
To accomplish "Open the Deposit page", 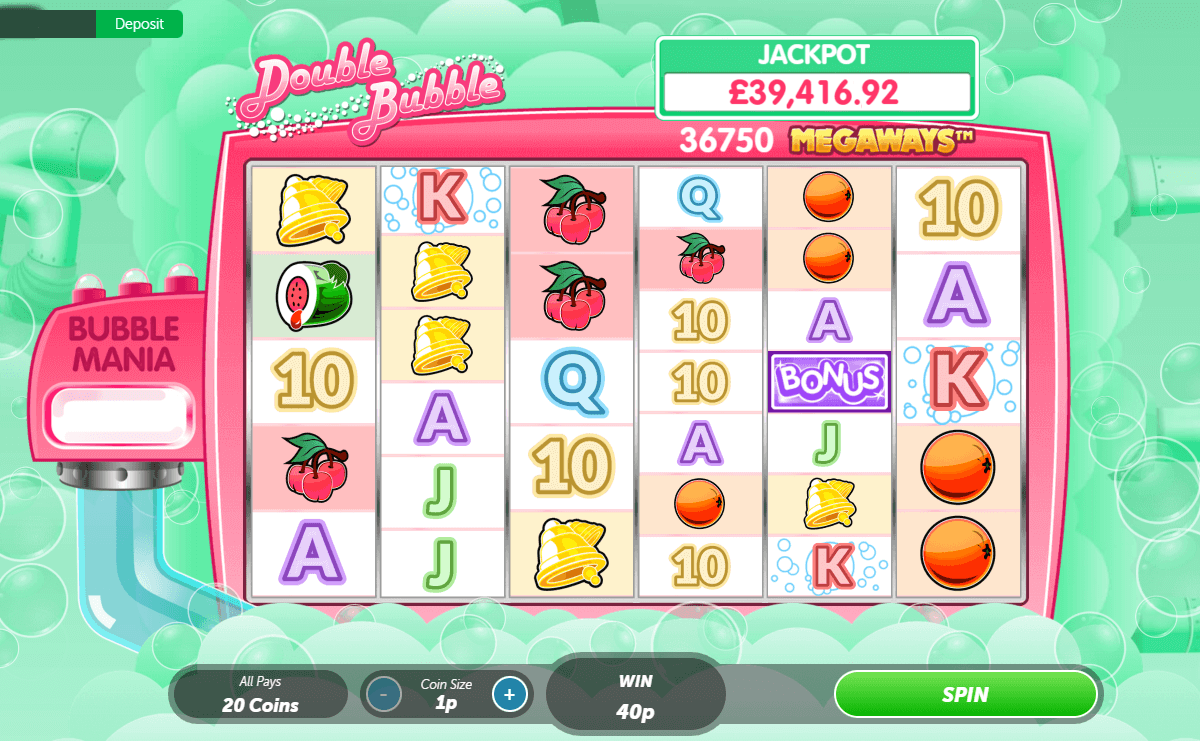I will click(x=139, y=24).
